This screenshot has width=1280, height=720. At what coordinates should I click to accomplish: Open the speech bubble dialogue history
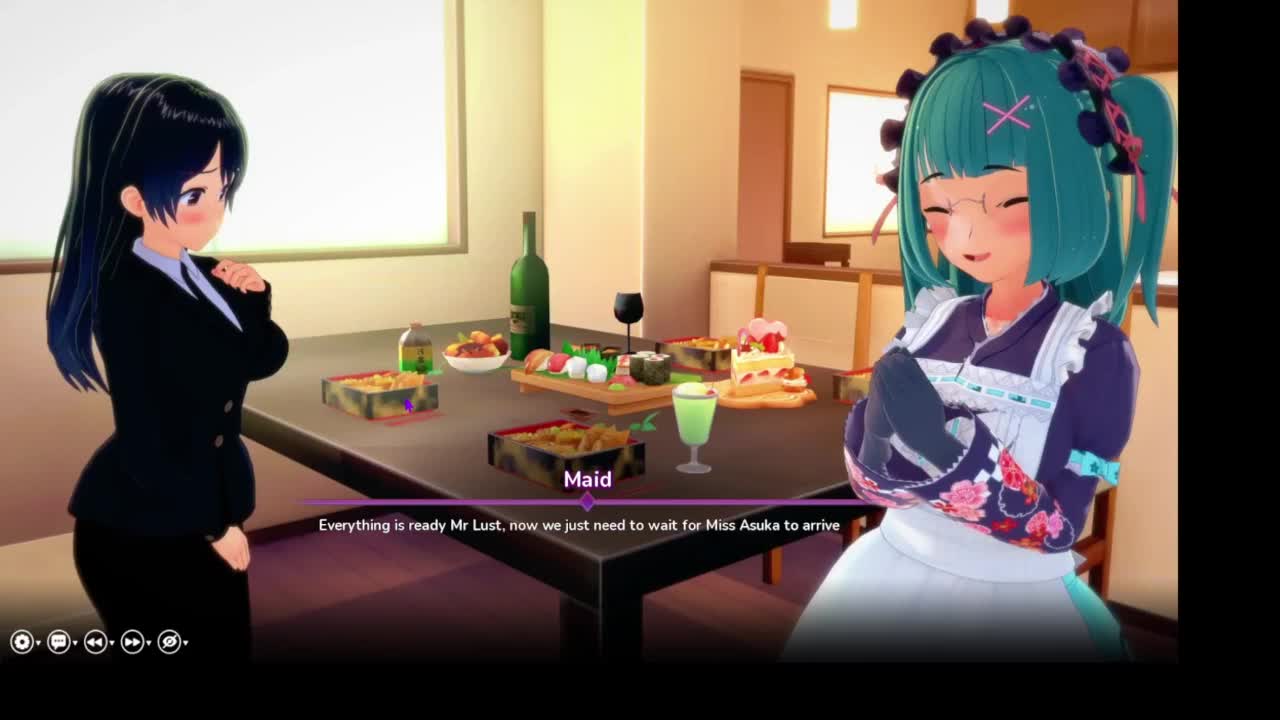[x=58, y=642]
